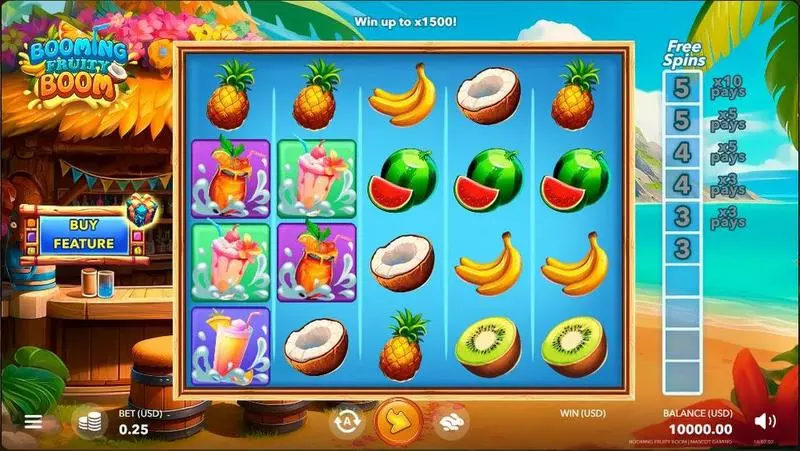Open the hamburger menu
The width and height of the screenshot is (800, 451).
tap(33, 421)
